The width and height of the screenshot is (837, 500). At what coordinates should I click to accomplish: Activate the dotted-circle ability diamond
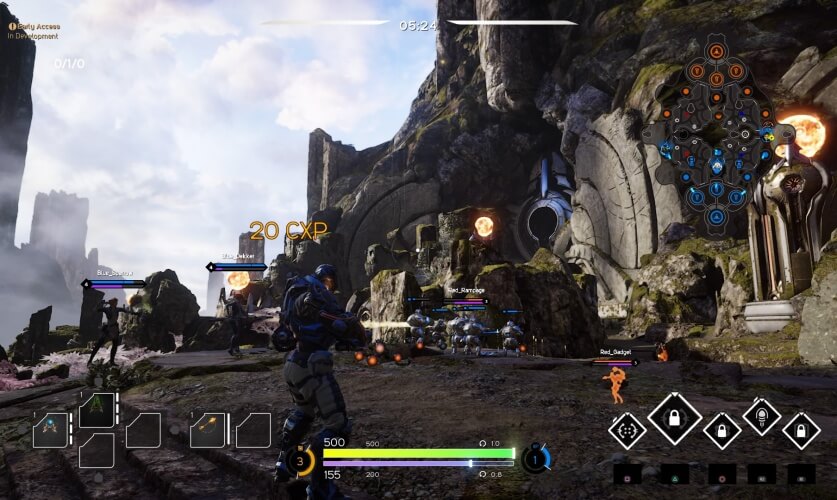(628, 431)
